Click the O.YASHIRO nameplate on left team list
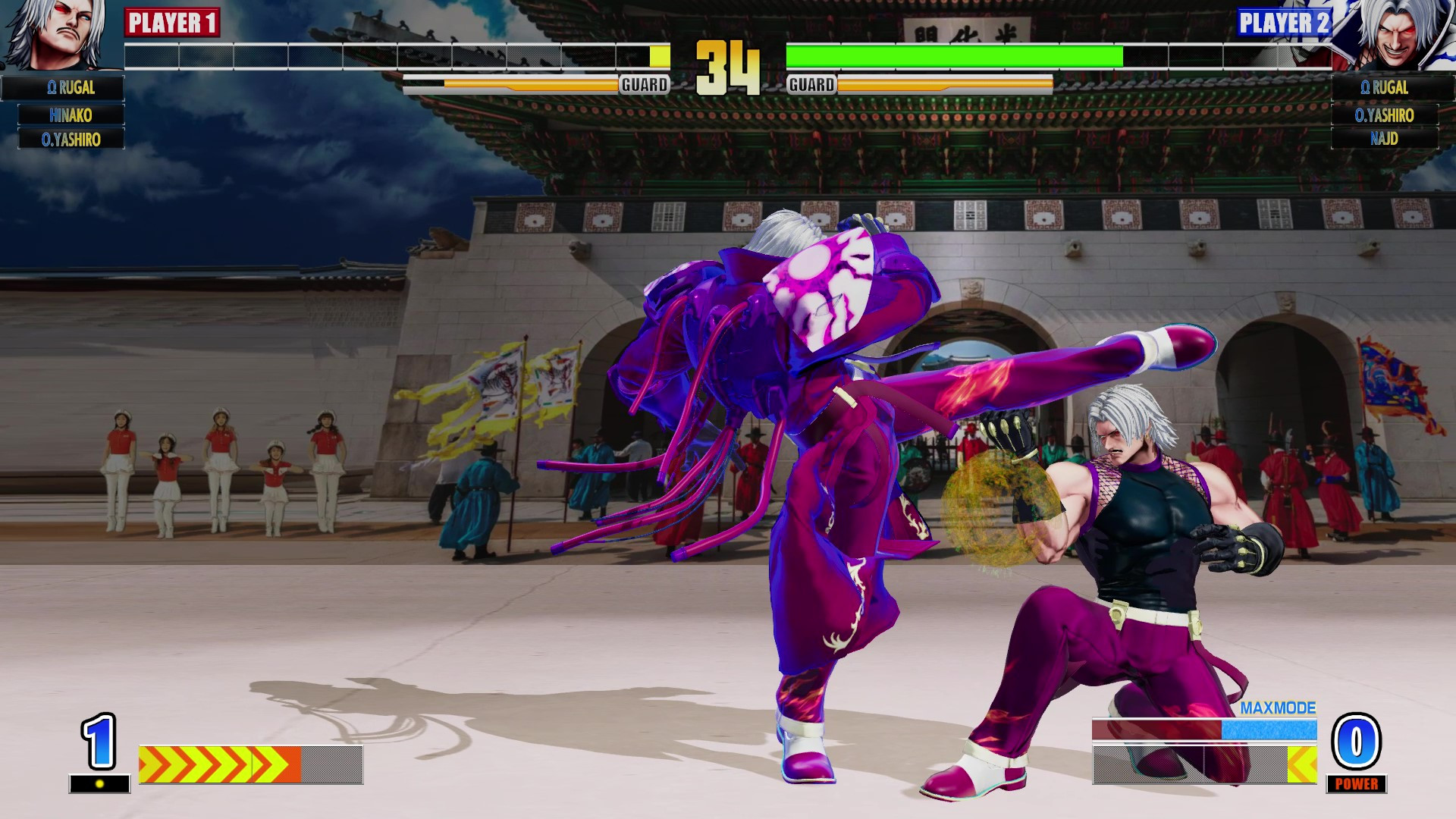Image resolution: width=1456 pixels, height=819 pixels. 72,139
